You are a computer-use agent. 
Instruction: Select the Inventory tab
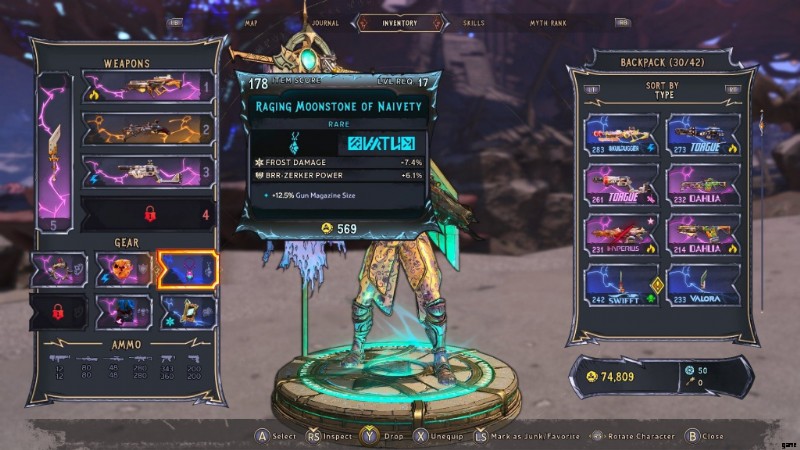[x=400, y=22]
